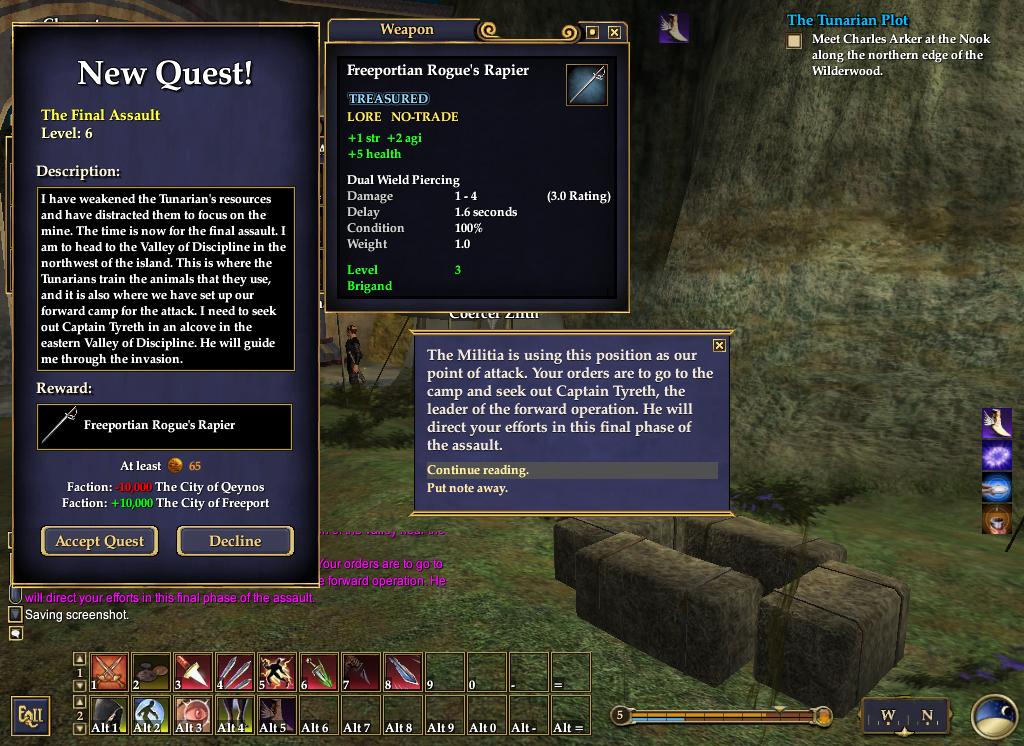Activate the sprinting silhouette ability on Alt 2
1024x746 pixels.
click(151, 715)
